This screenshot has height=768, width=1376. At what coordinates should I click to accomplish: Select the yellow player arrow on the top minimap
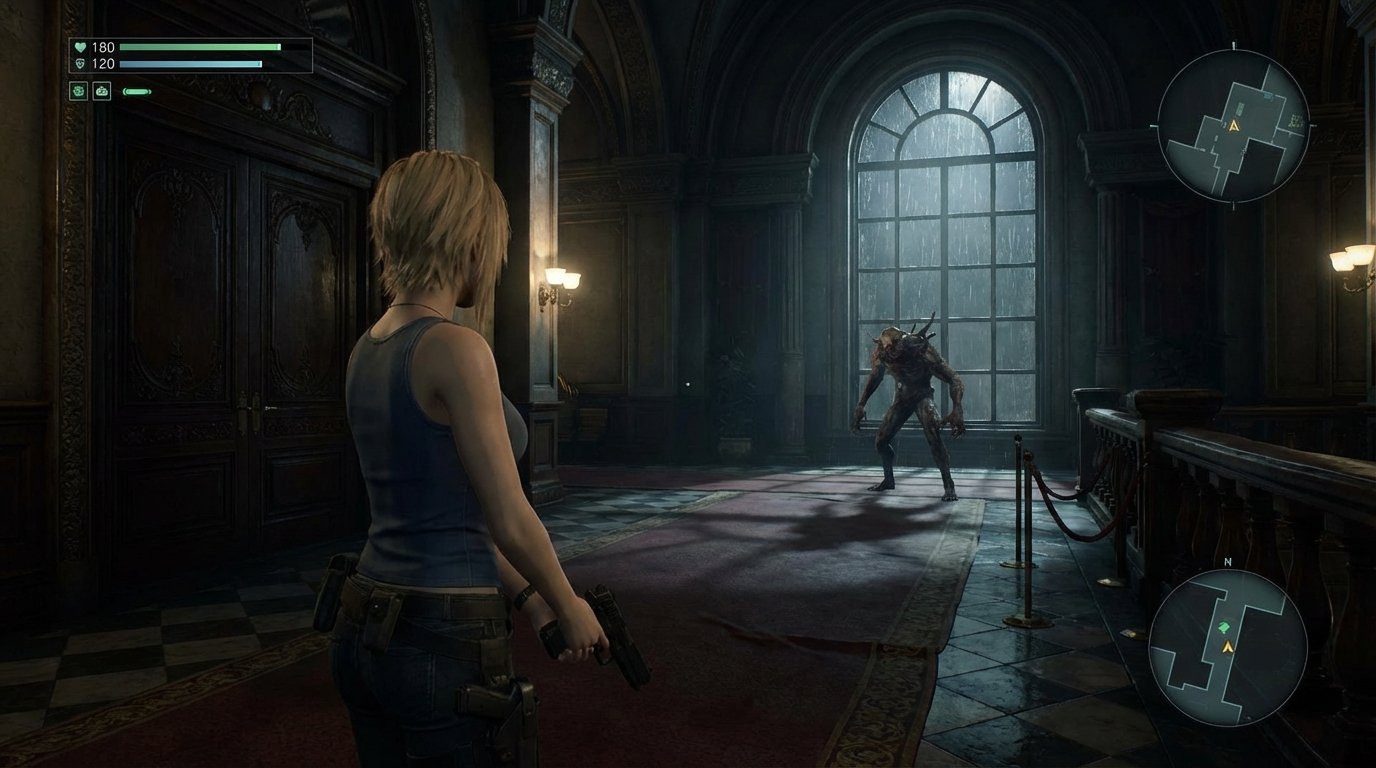[x=1233, y=125]
